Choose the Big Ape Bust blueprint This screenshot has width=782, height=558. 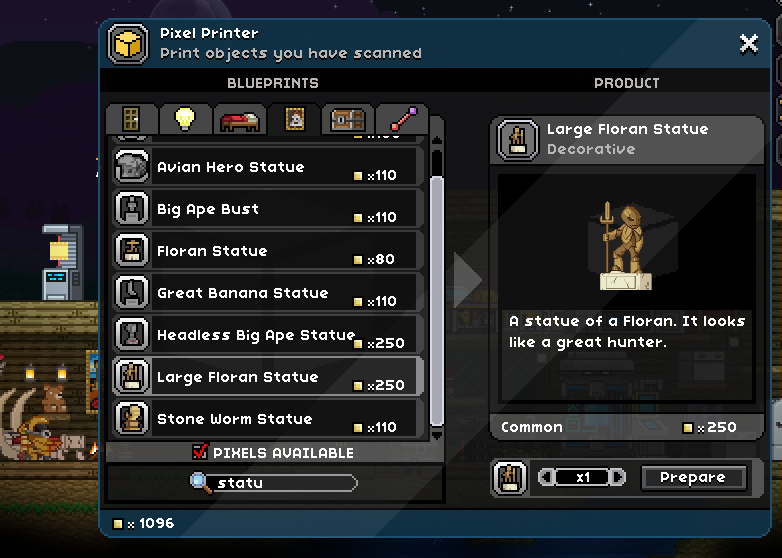(x=266, y=209)
